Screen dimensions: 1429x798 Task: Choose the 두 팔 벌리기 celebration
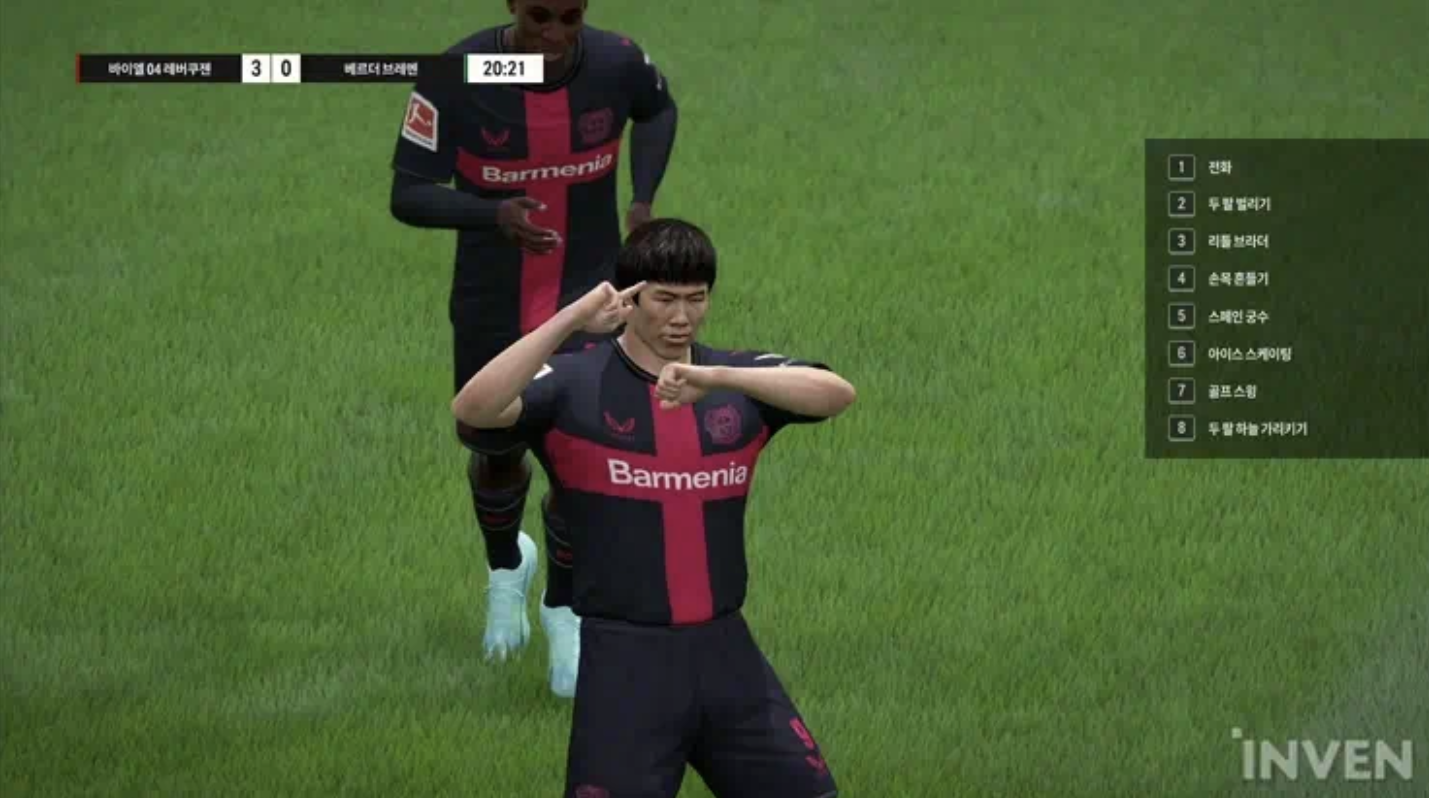[1238, 204]
